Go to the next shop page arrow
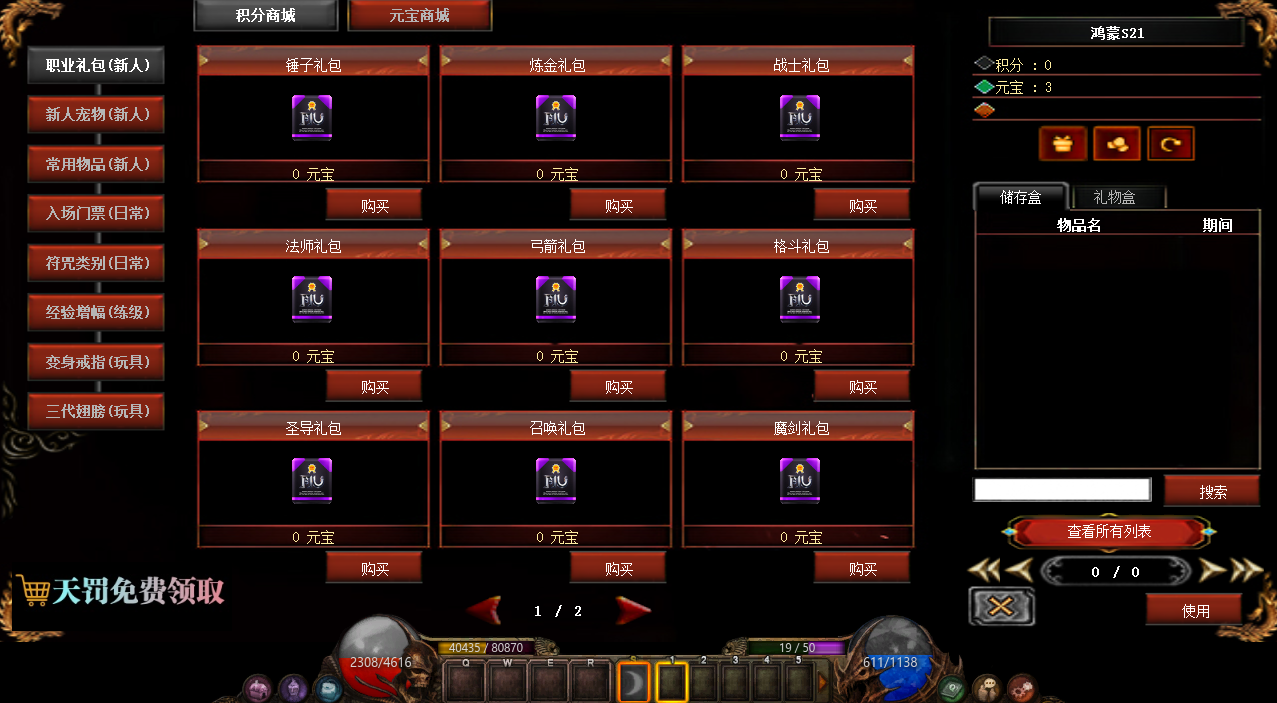Screen dimensions: 1277x703 [x=633, y=610]
